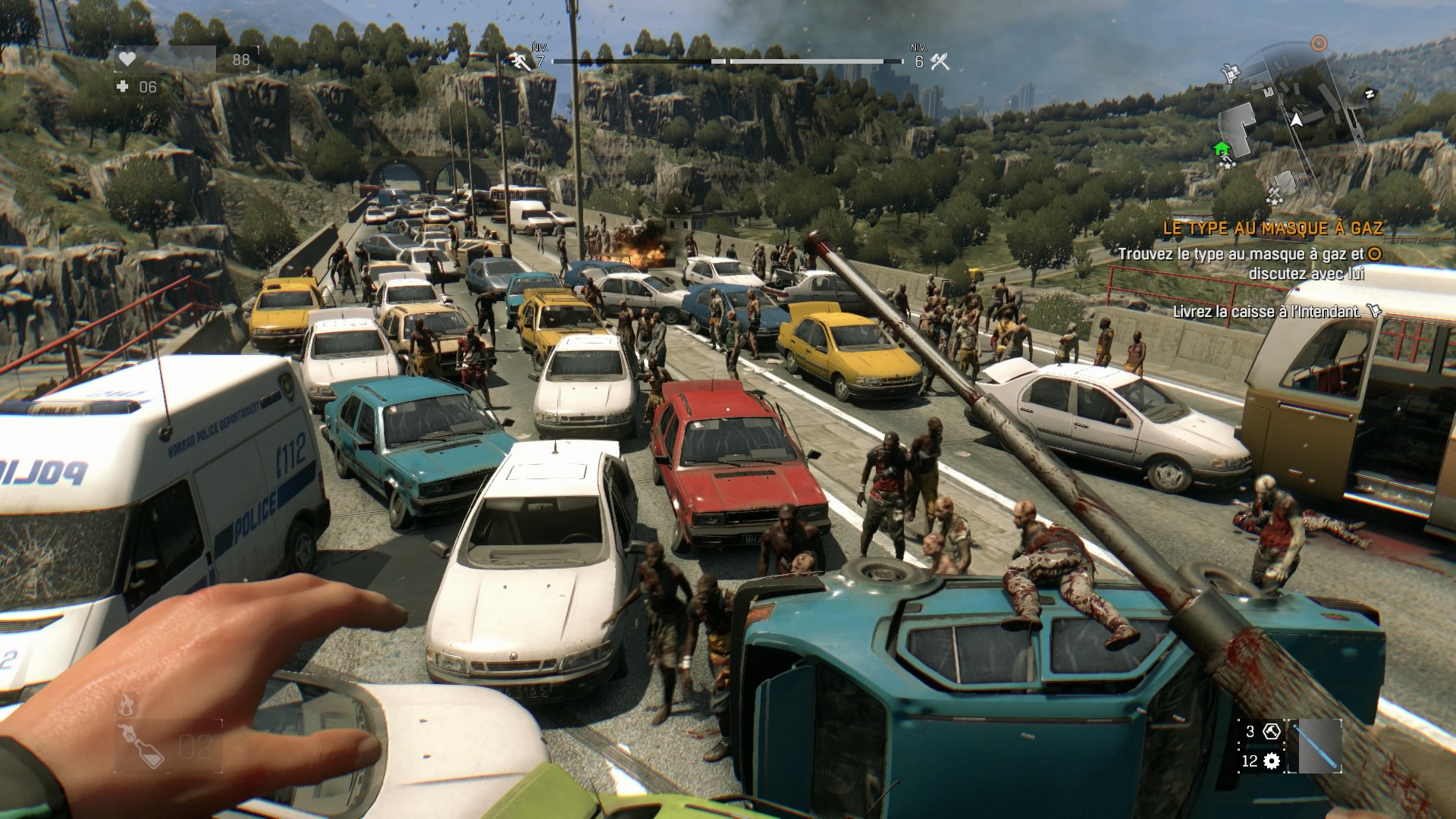Select the quest title 'Le type au masque à gaz'

pyautogui.click(x=1272, y=227)
